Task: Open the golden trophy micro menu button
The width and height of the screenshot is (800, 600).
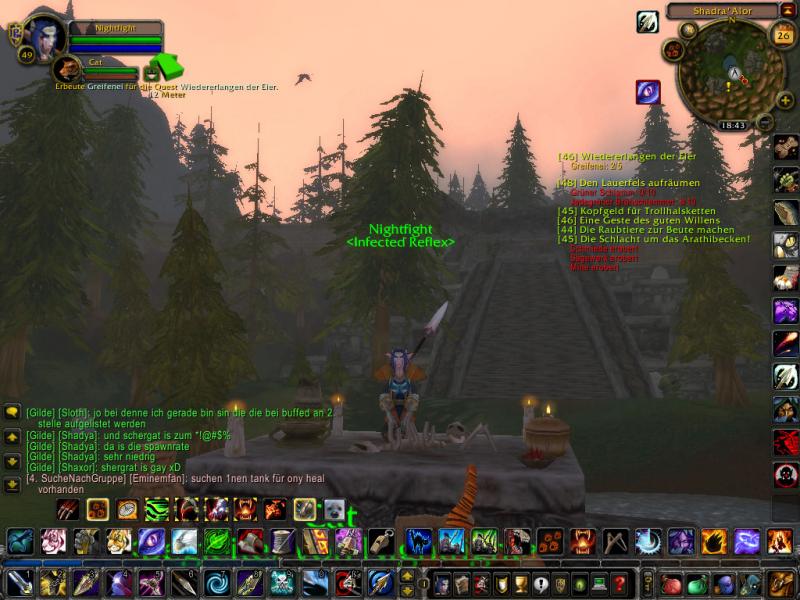Action: click(519, 583)
